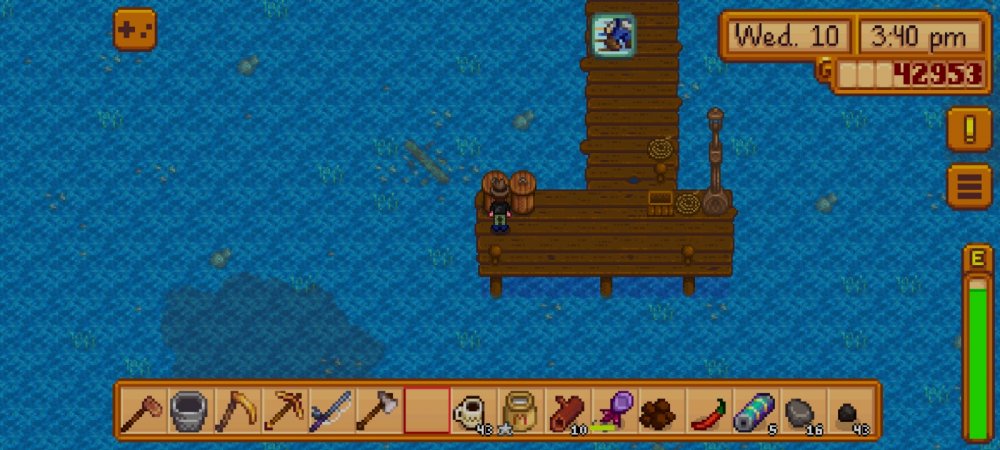Select the coffee mug stack of 43
Screen dimensions: 1000x450
click(474, 411)
